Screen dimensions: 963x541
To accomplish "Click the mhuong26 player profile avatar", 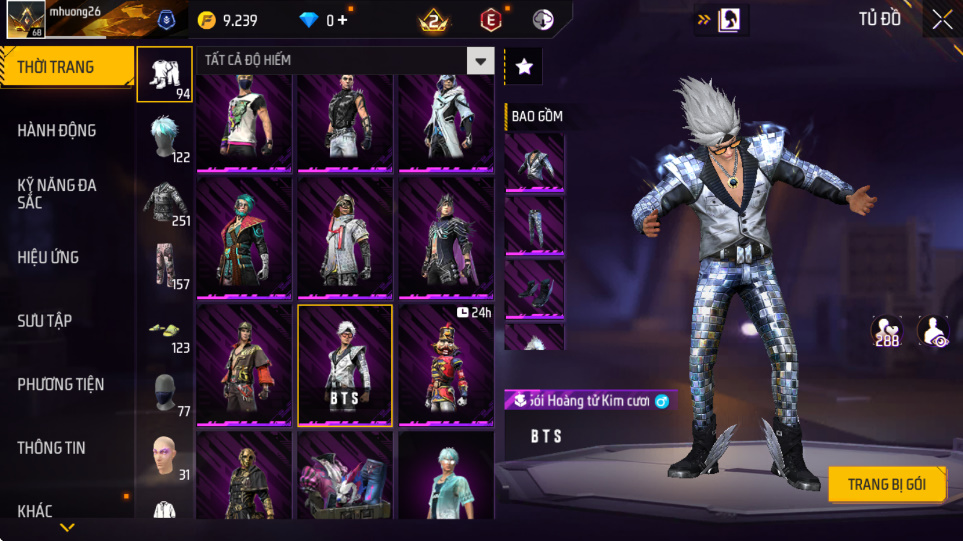I will coord(26,19).
